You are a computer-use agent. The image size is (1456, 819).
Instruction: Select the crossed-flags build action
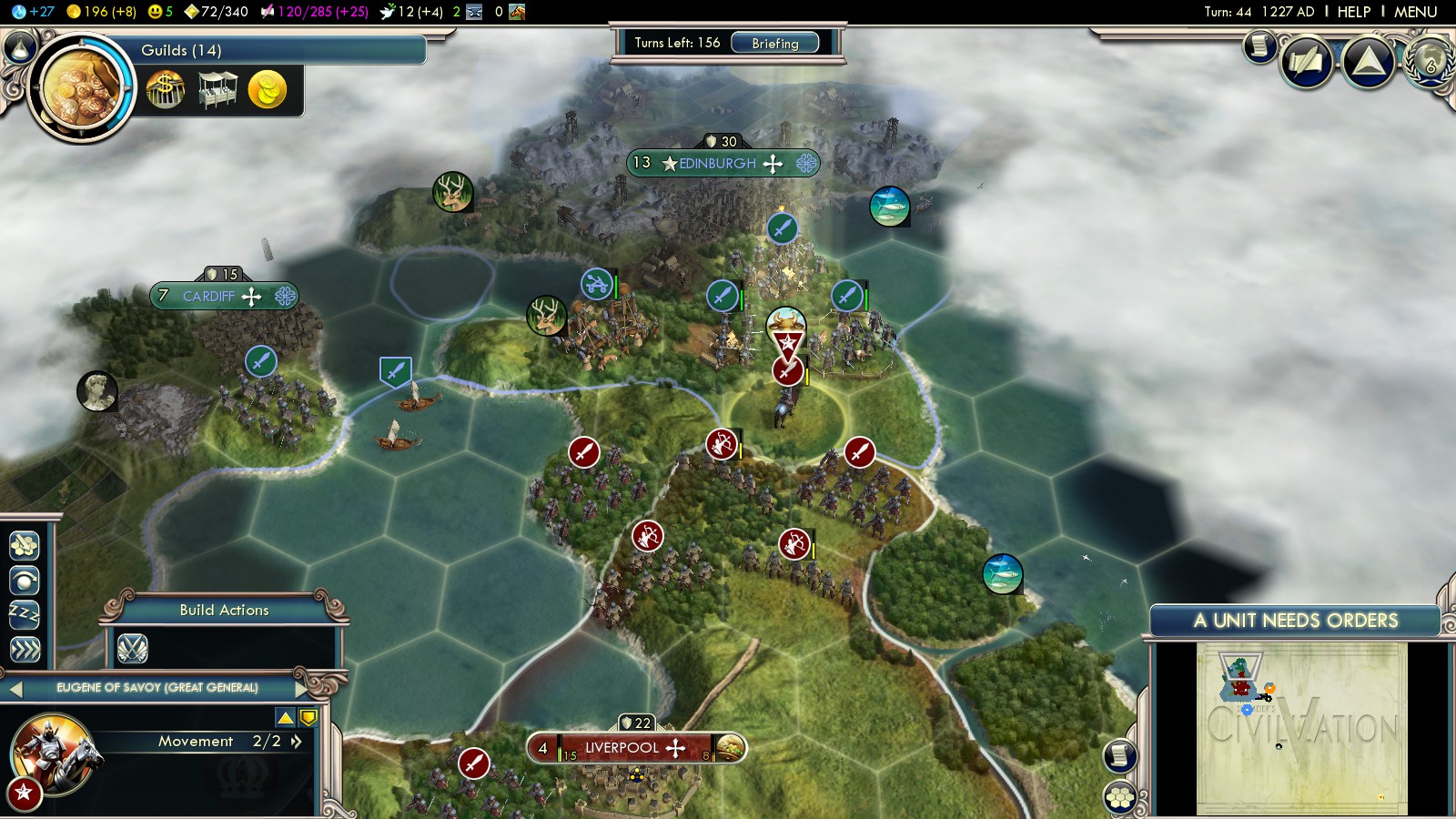[133, 648]
